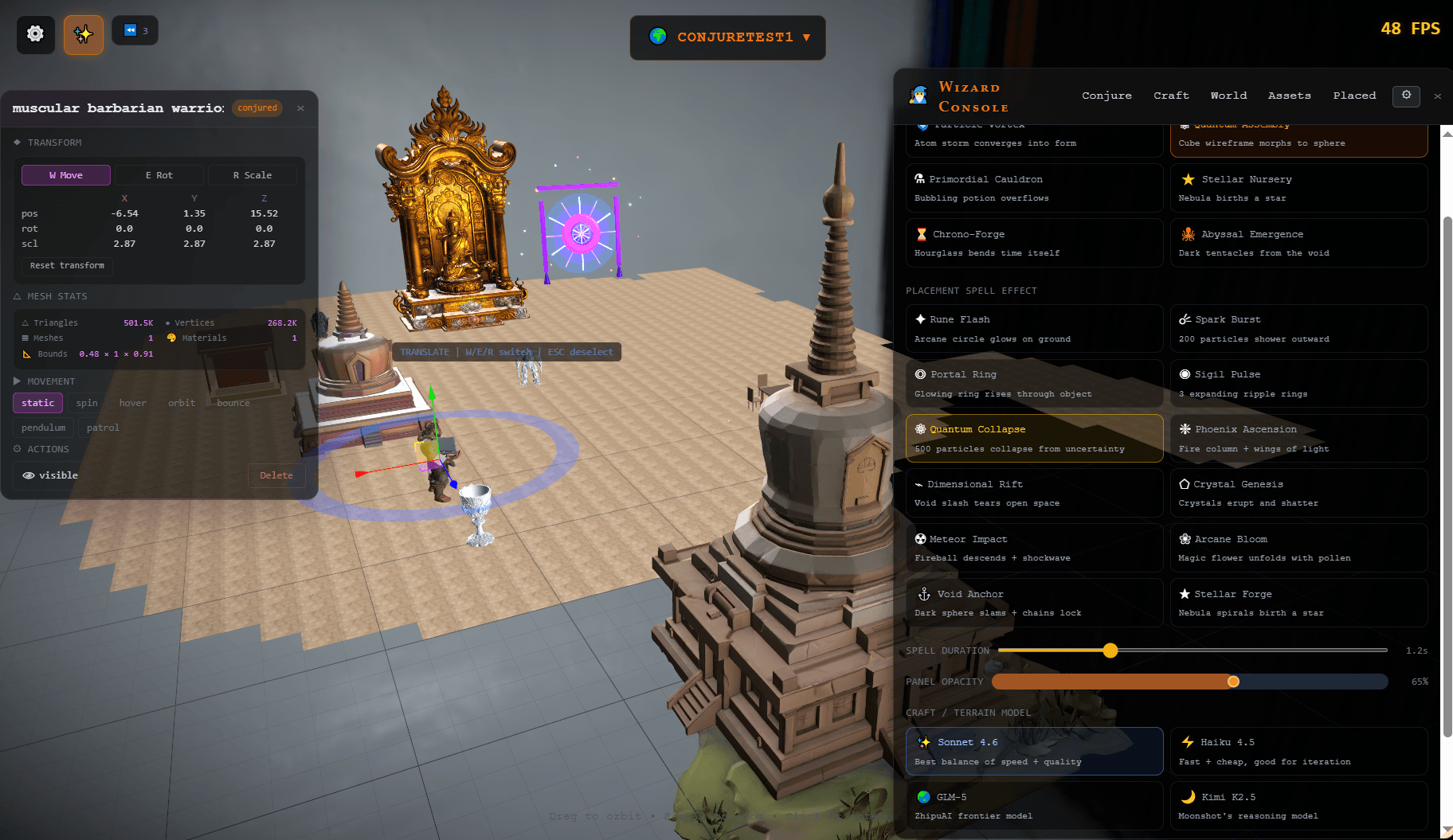Choose the Meteor Impact spell effect

point(1034,548)
